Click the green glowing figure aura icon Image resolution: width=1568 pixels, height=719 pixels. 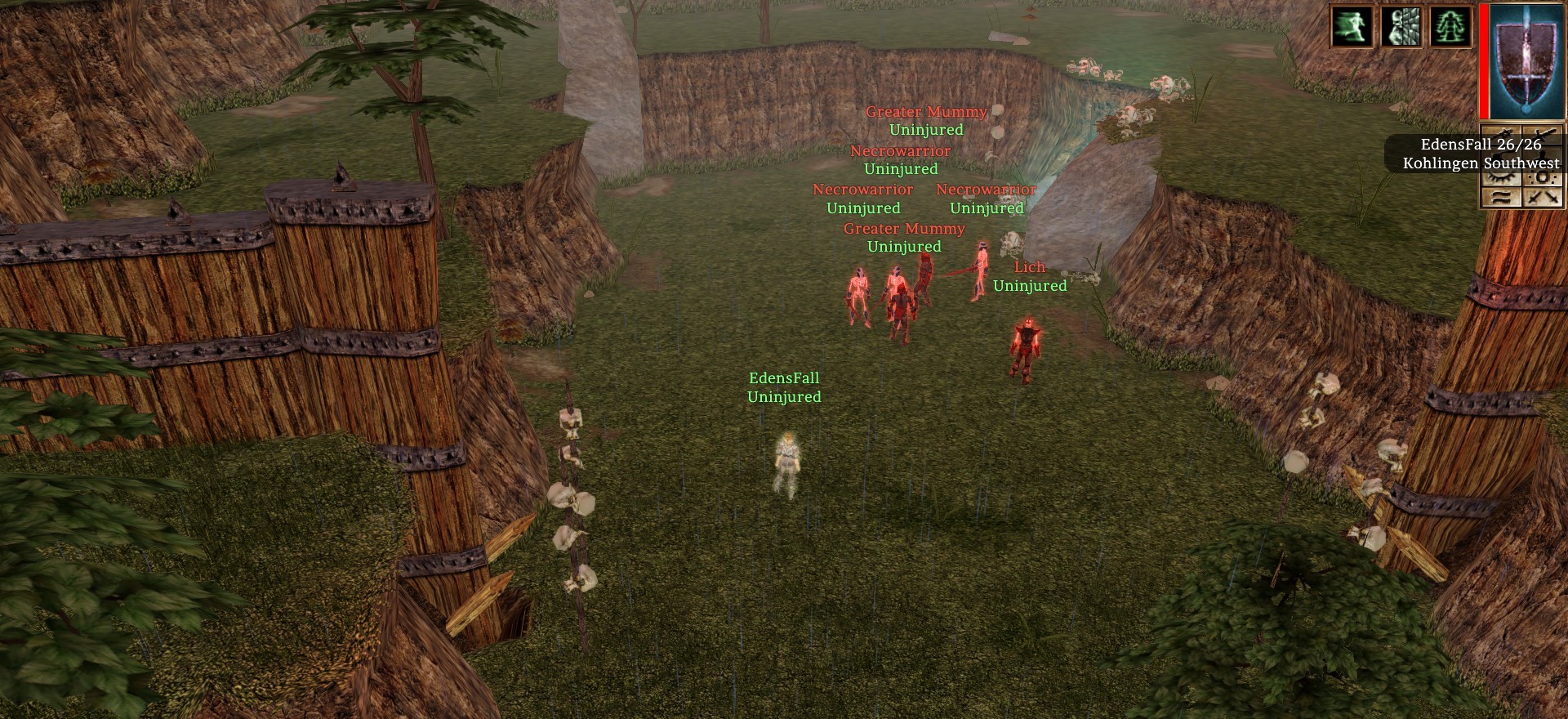coord(1450,26)
